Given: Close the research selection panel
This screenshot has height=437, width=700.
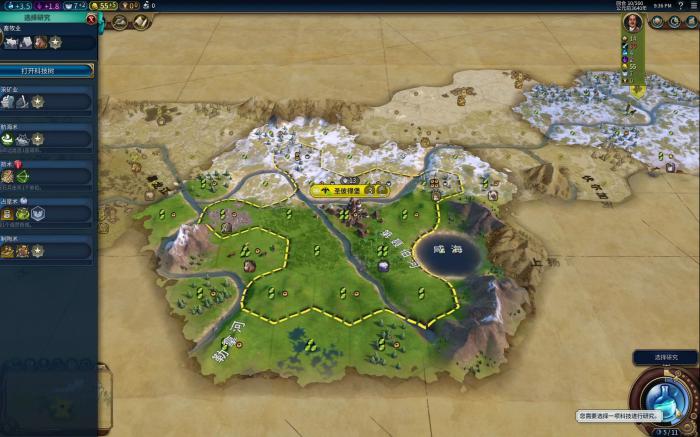Looking at the screenshot, I should 92,18.
